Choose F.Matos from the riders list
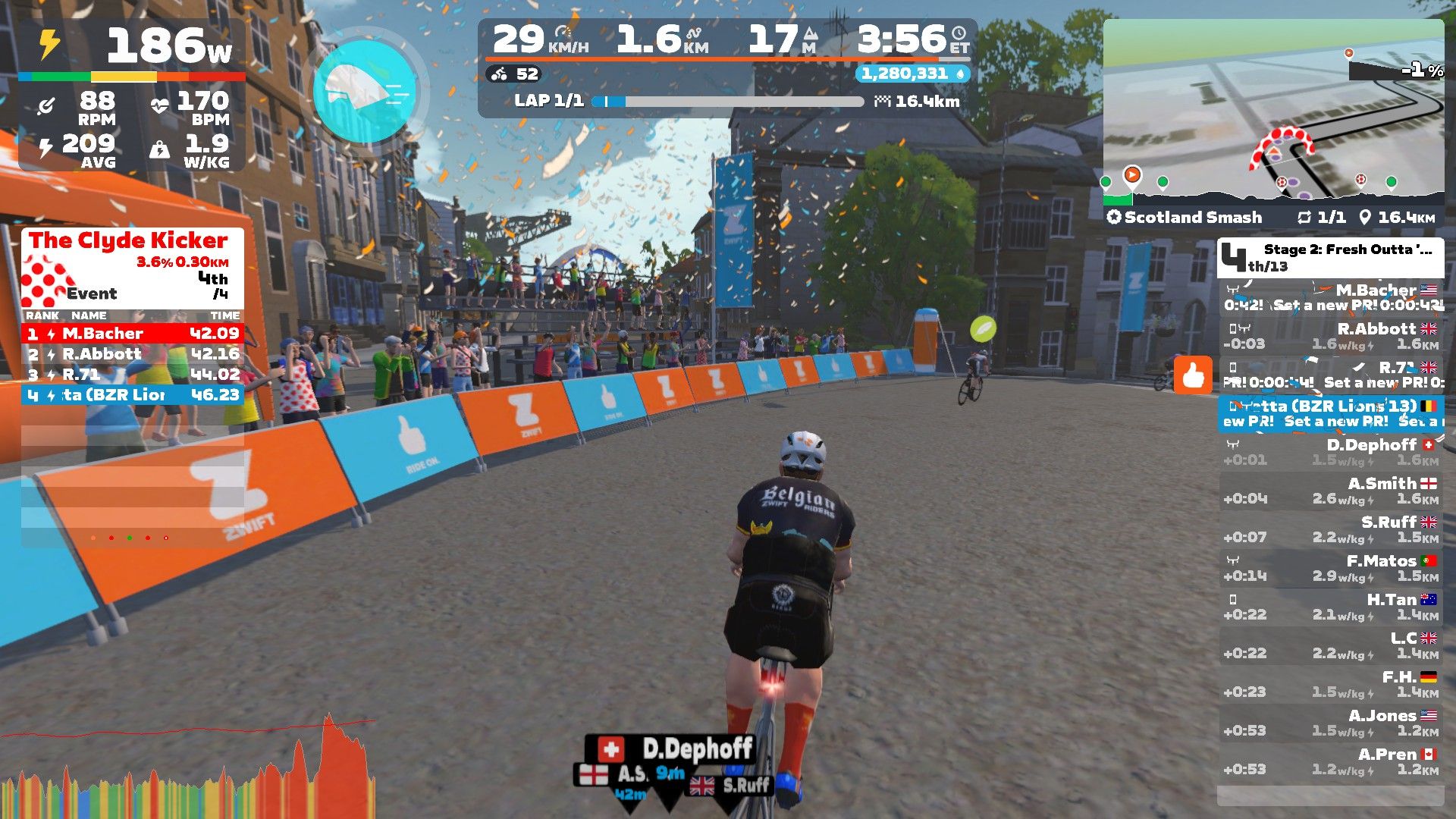This screenshot has width=1456, height=819. 1331,568
